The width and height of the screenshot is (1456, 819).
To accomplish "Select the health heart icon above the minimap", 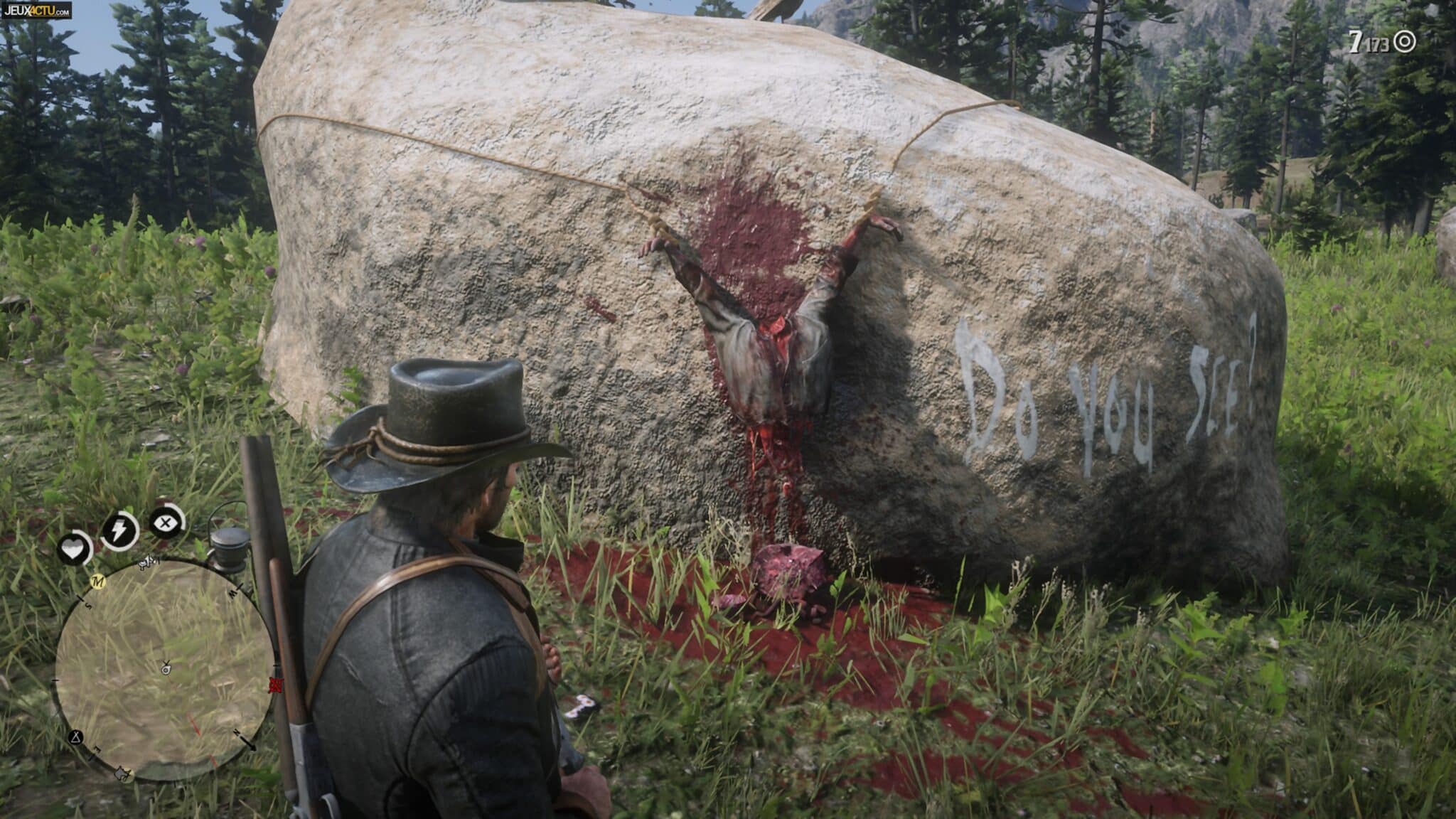I will 73,546.
